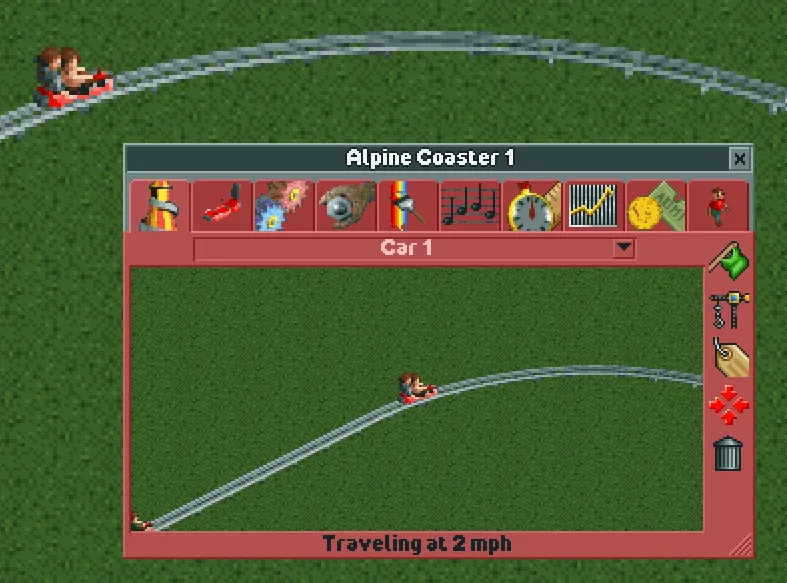The width and height of the screenshot is (787, 583).
Task: Switch to the vehicle details tab
Action: coord(221,206)
